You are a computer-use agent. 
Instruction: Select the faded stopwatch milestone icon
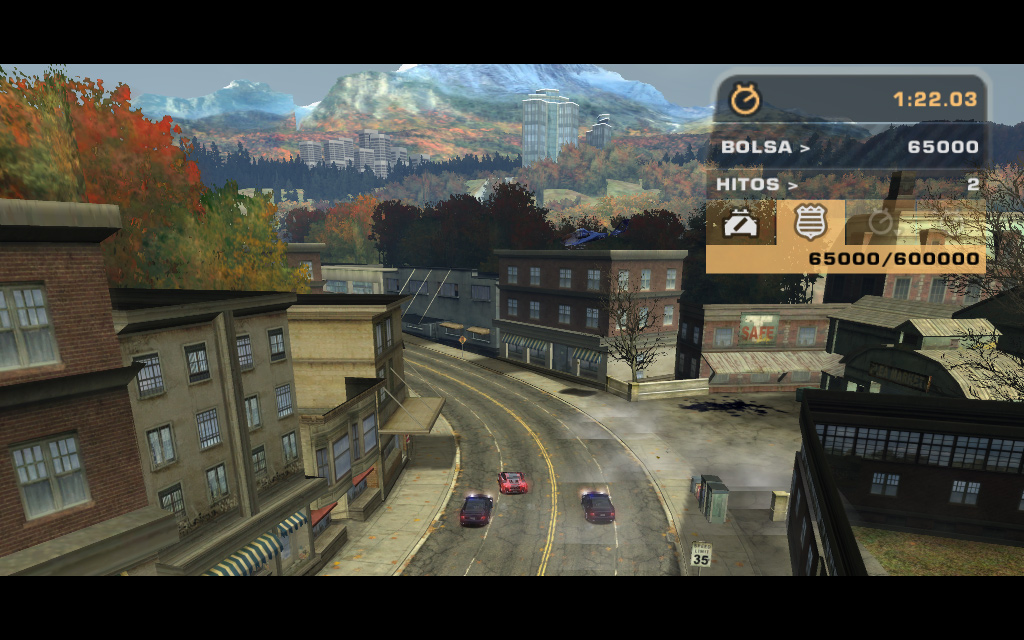879,222
